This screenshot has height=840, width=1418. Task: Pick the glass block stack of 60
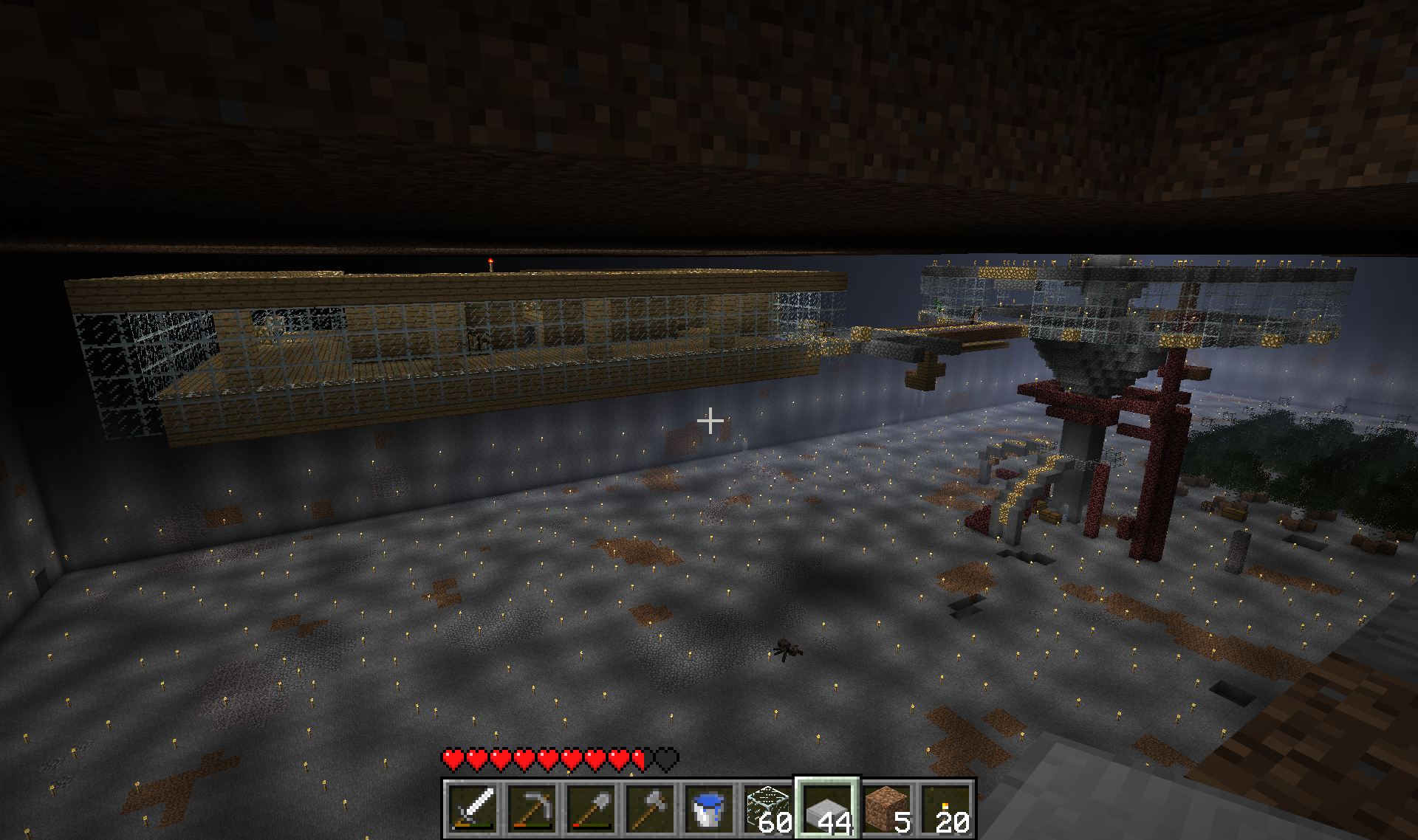point(768,808)
